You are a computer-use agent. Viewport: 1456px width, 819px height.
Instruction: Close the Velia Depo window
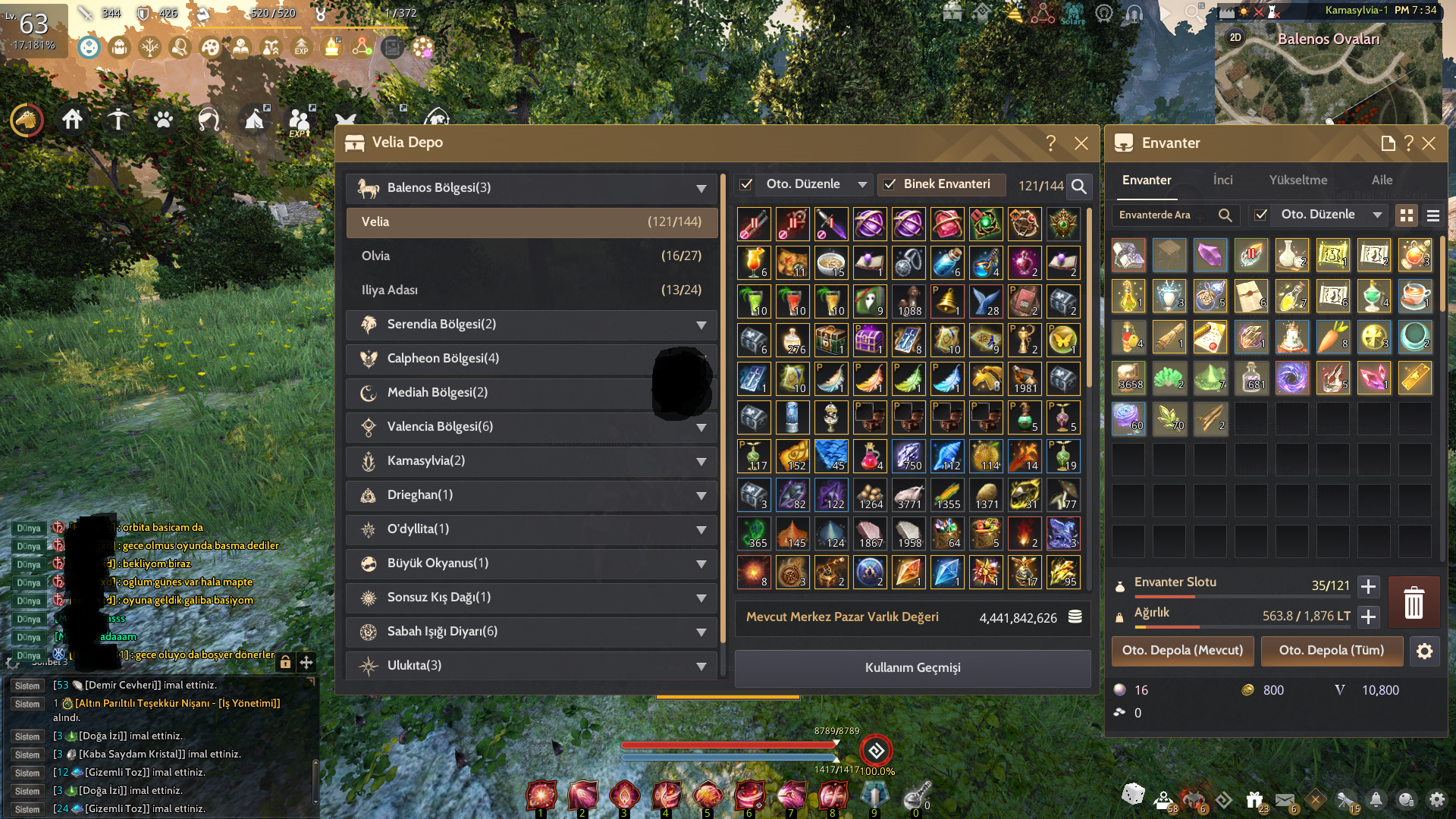(x=1081, y=143)
